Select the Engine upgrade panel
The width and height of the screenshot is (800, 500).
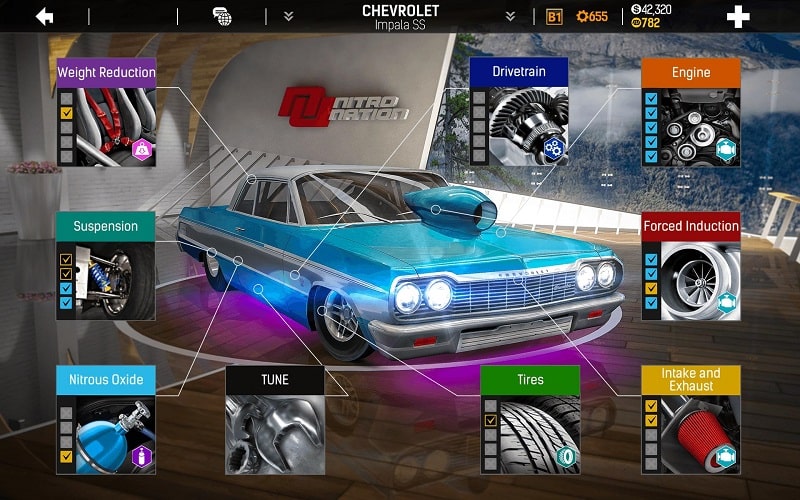pyautogui.click(x=690, y=111)
